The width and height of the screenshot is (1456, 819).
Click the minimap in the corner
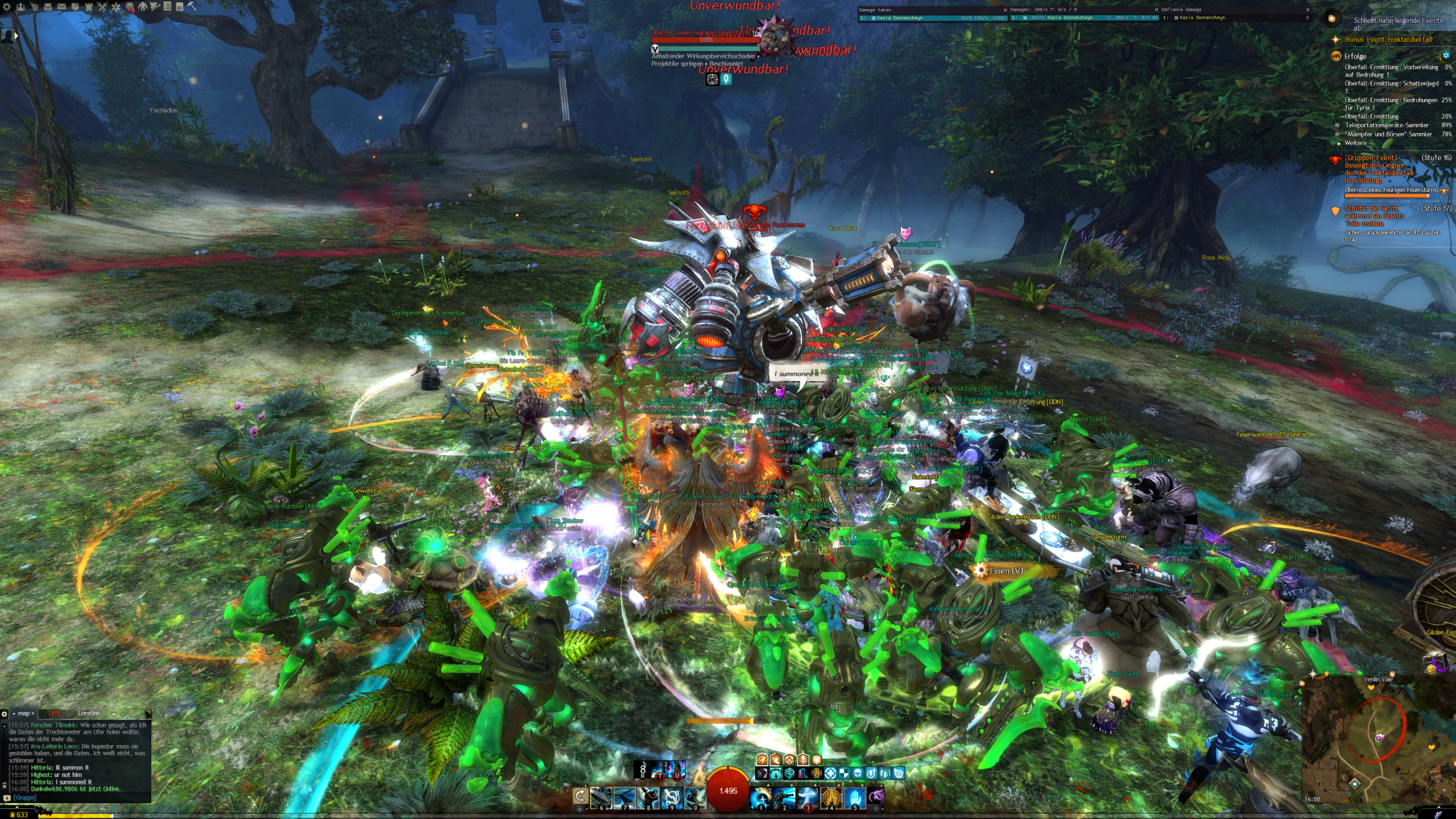(1376, 739)
